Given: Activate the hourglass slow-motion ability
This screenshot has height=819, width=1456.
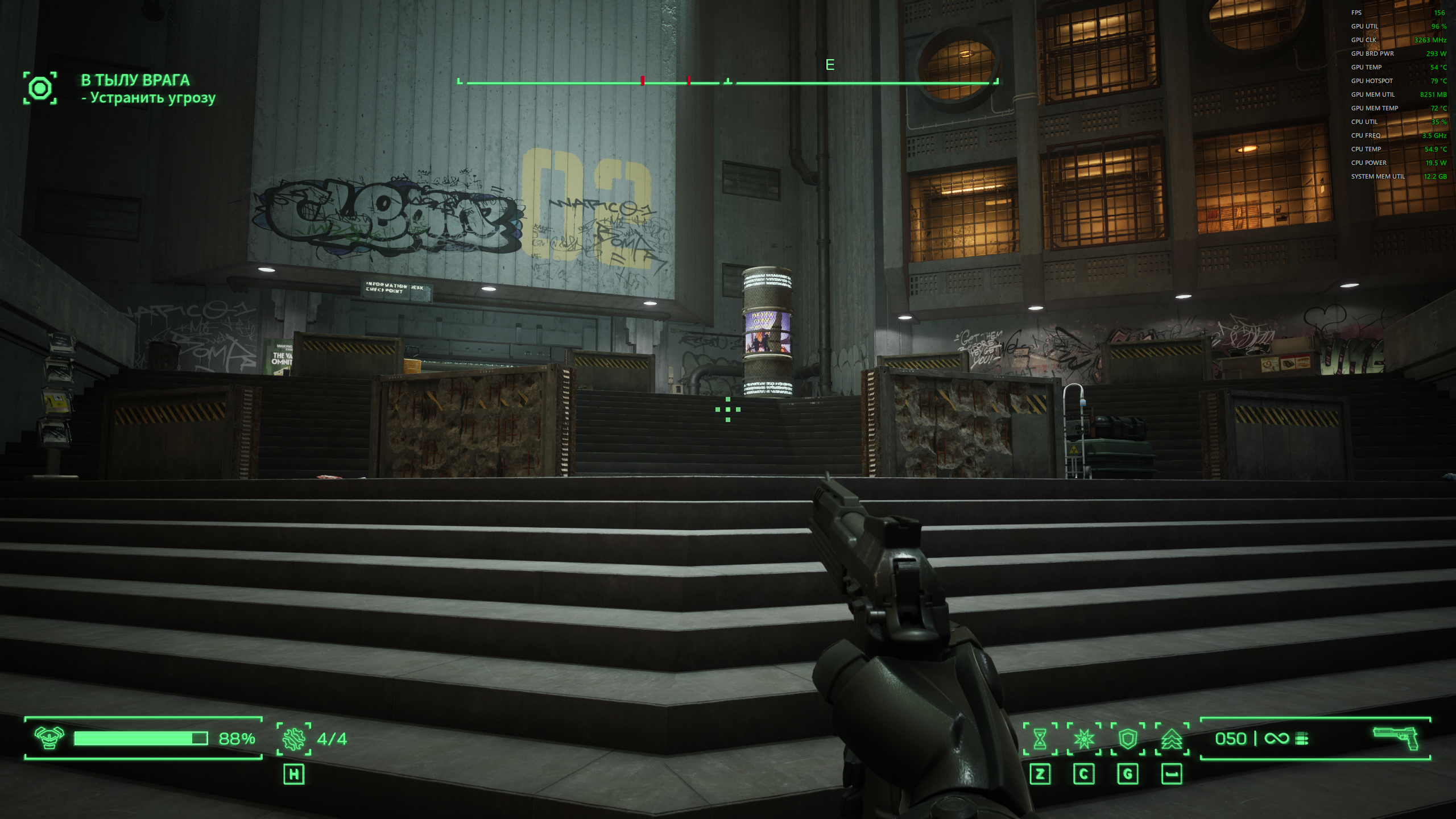Looking at the screenshot, I should point(1040,739).
